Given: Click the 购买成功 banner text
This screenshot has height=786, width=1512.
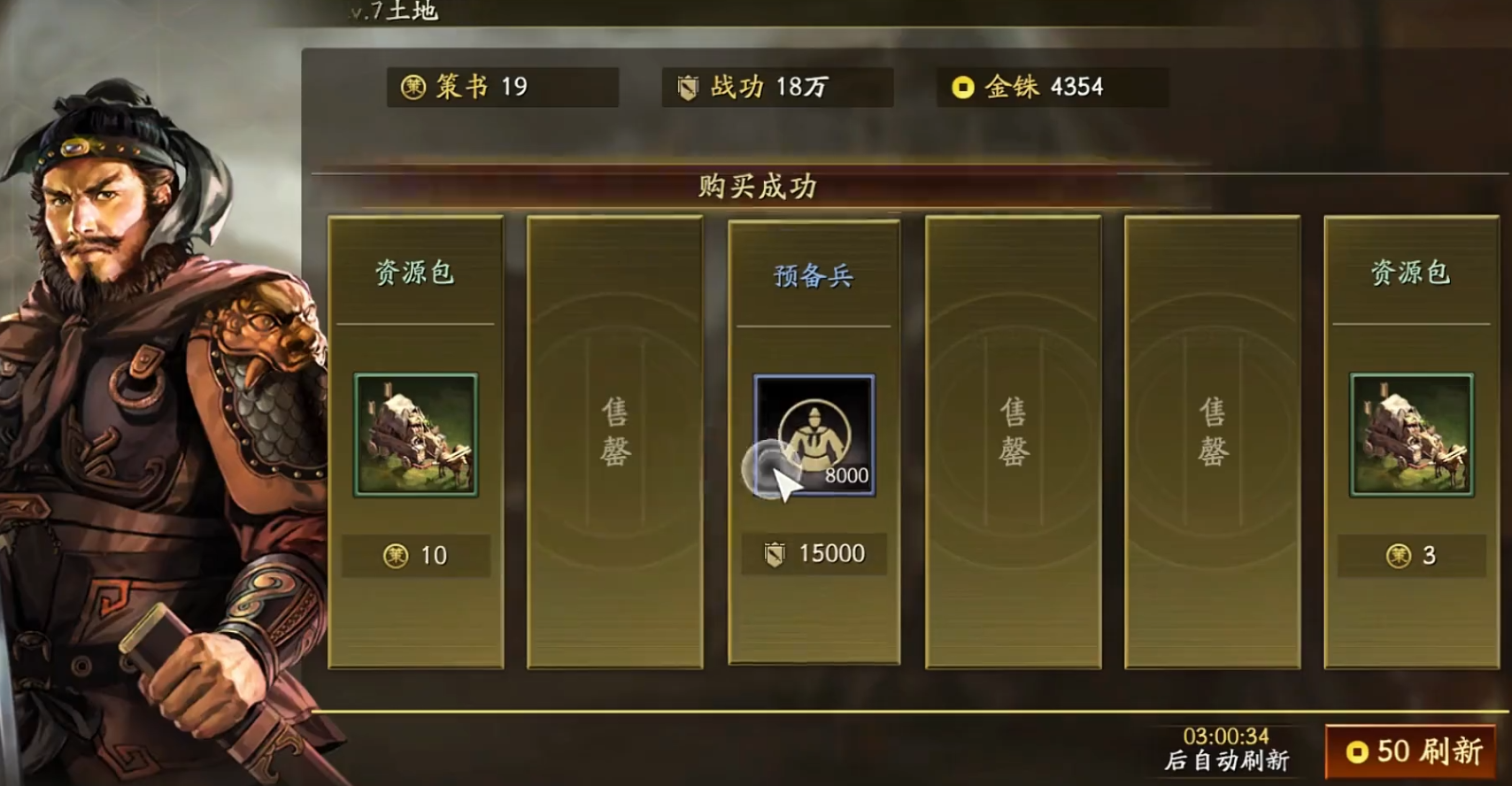Looking at the screenshot, I should [x=755, y=187].
